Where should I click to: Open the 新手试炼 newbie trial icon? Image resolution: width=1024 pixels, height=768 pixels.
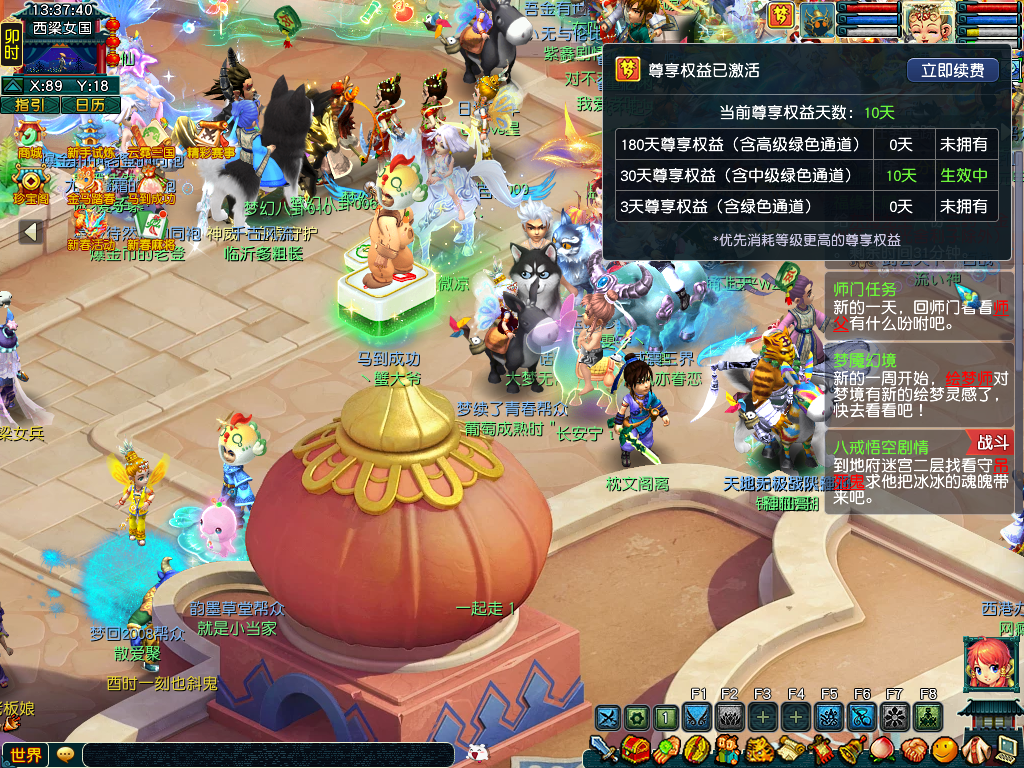point(91,137)
